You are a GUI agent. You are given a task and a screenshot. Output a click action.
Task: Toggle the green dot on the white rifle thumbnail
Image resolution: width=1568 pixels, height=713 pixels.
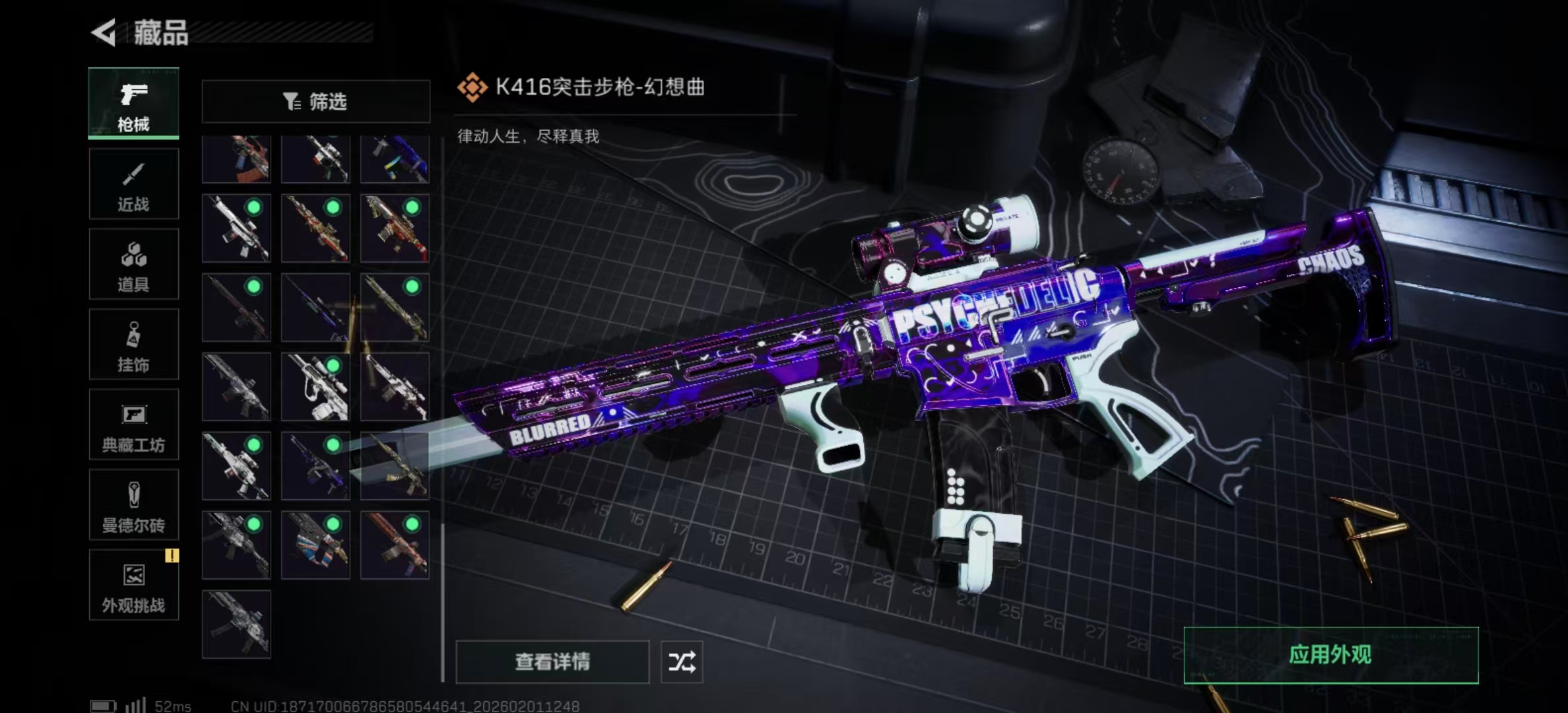(x=253, y=207)
